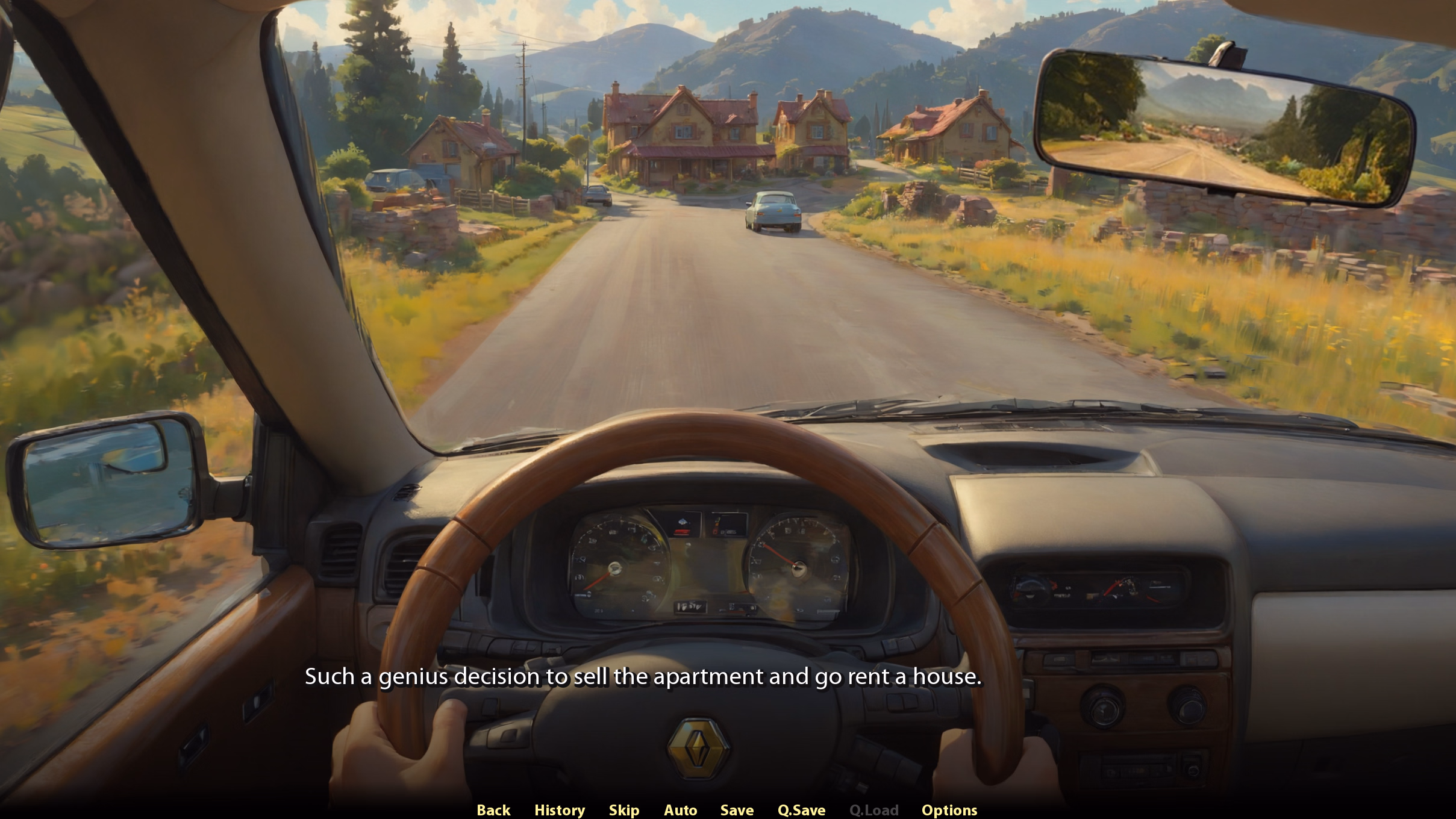The width and height of the screenshot is (1456, 819).
Task: Open the History log
Action: pyautogui.click(x=560, y=810)
